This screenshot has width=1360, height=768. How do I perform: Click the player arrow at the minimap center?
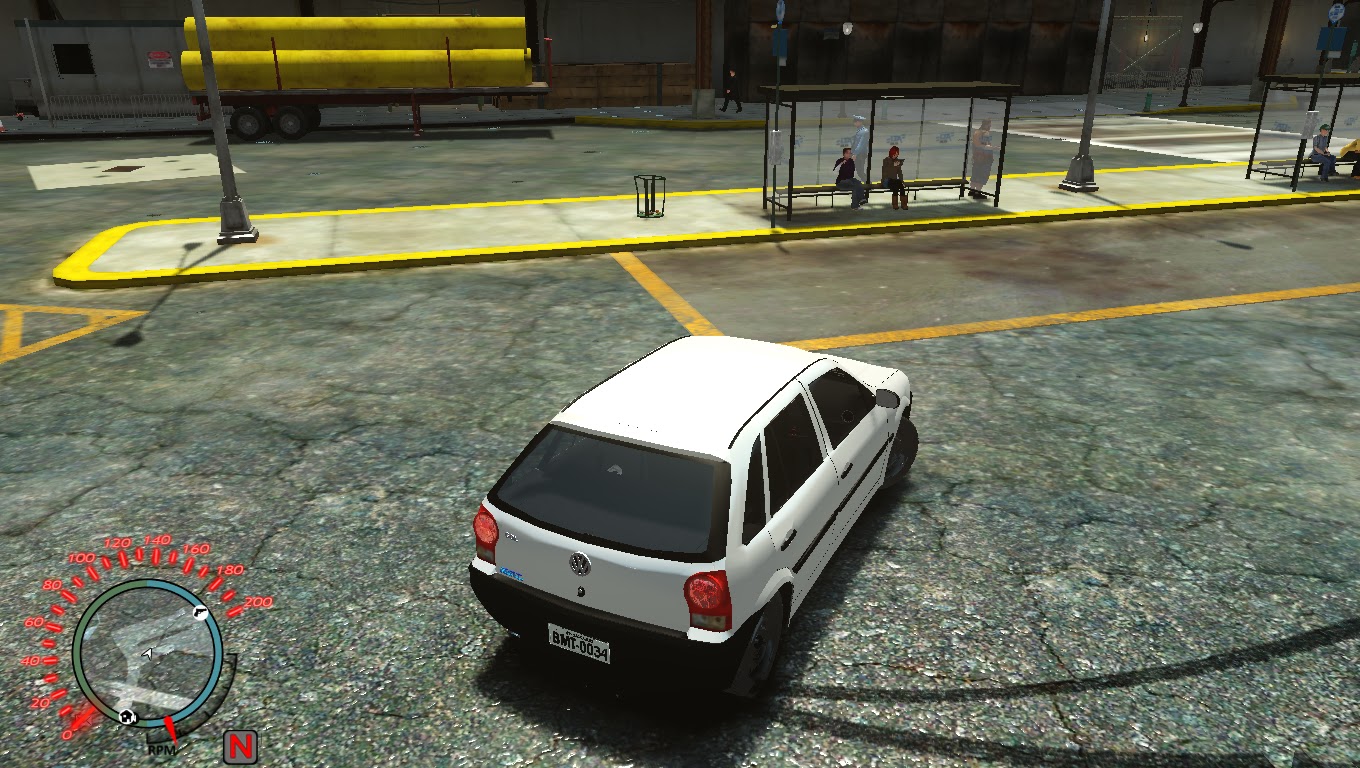[x=148, y=654]
